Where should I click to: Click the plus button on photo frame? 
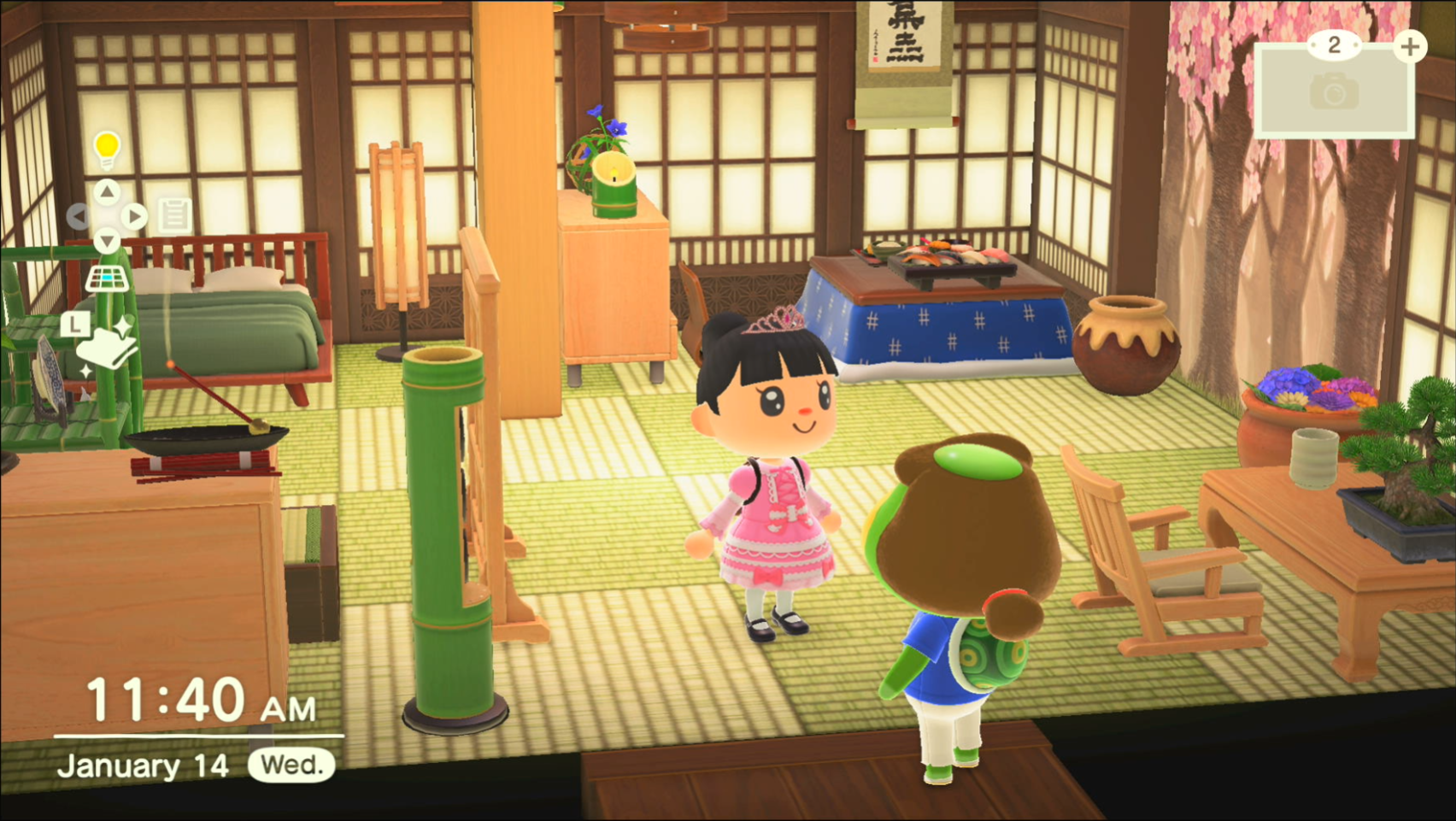point(1410,46)
